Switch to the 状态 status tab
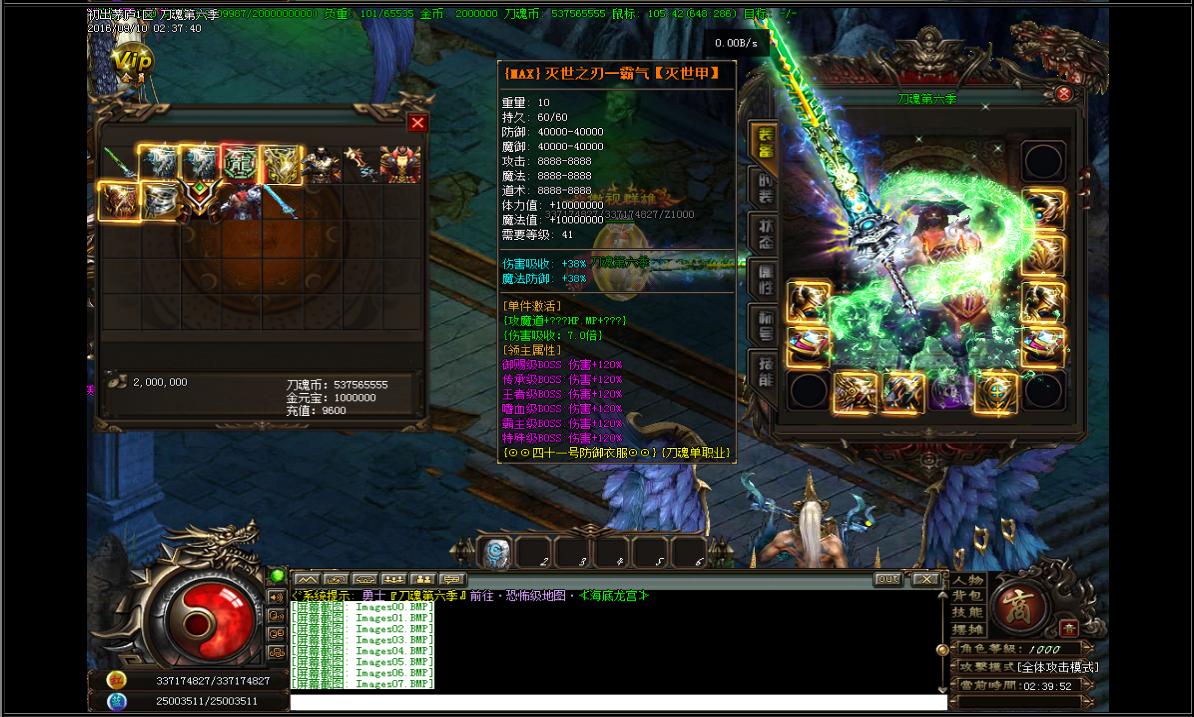1194x717 pixels. (764, 231)
